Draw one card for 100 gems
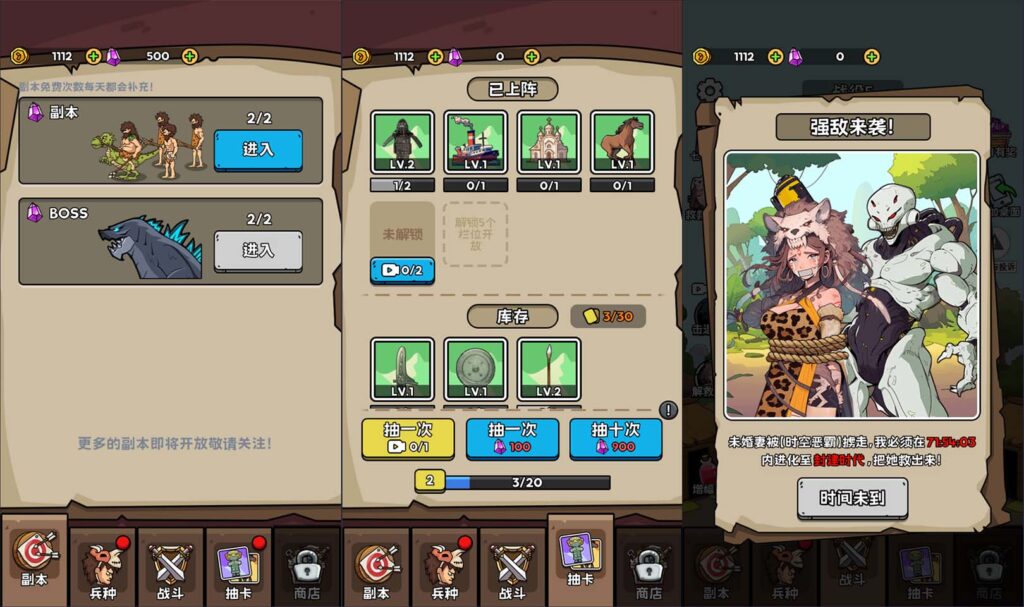 click(x=512, y=438)
